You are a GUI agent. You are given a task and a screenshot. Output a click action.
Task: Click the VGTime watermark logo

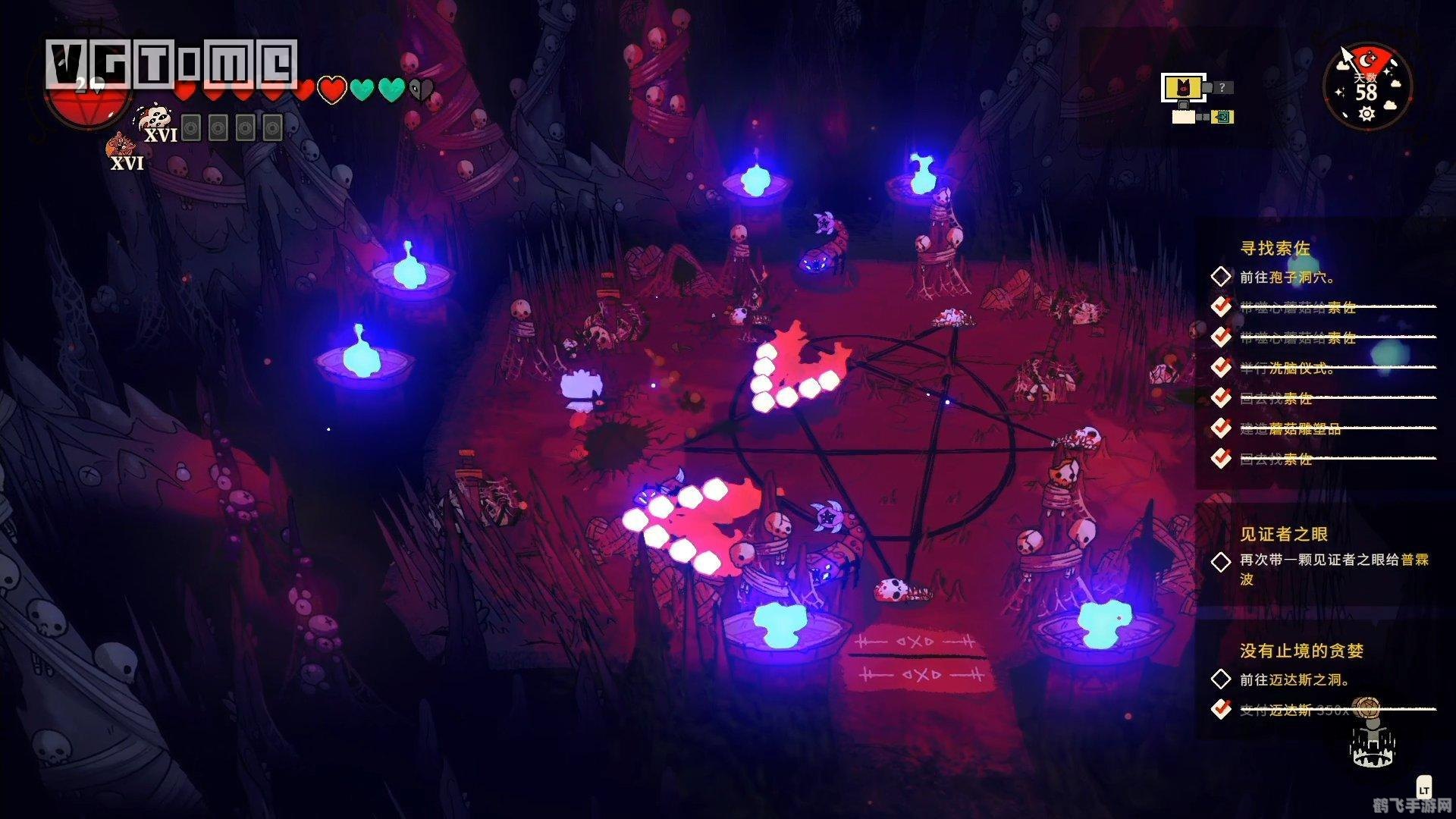171,62
